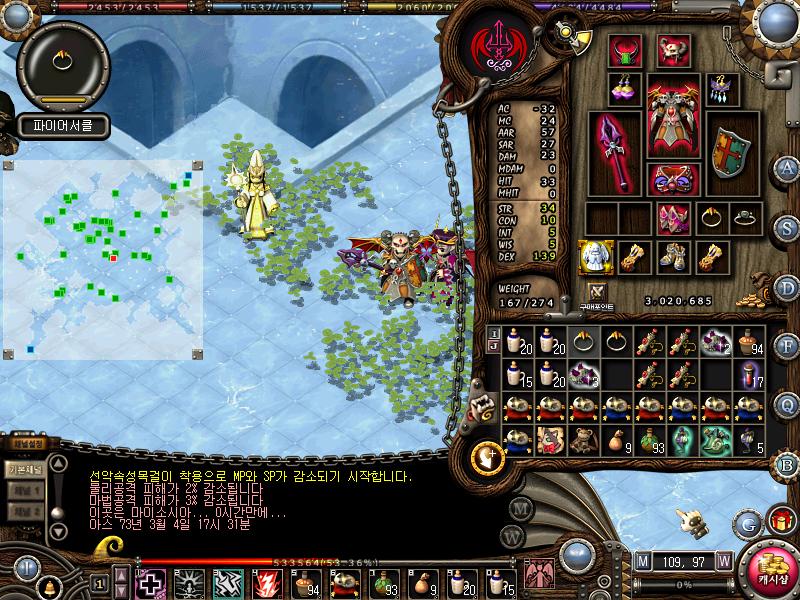
Task: Open the 채널설정 chat settings
Action: coord(26,444)
